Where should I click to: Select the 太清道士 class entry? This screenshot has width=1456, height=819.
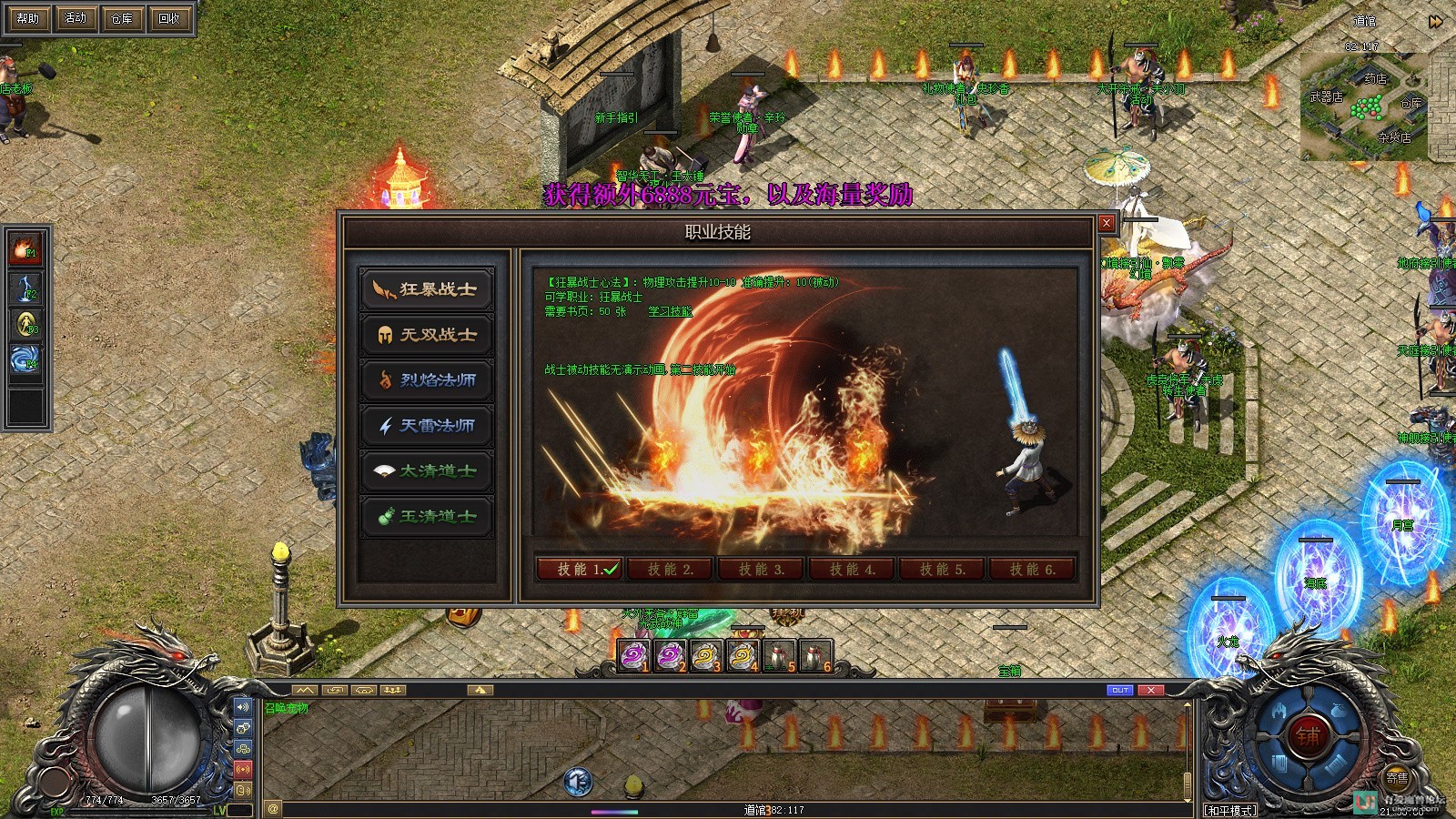pyautogui.click(x=427, y=471)
